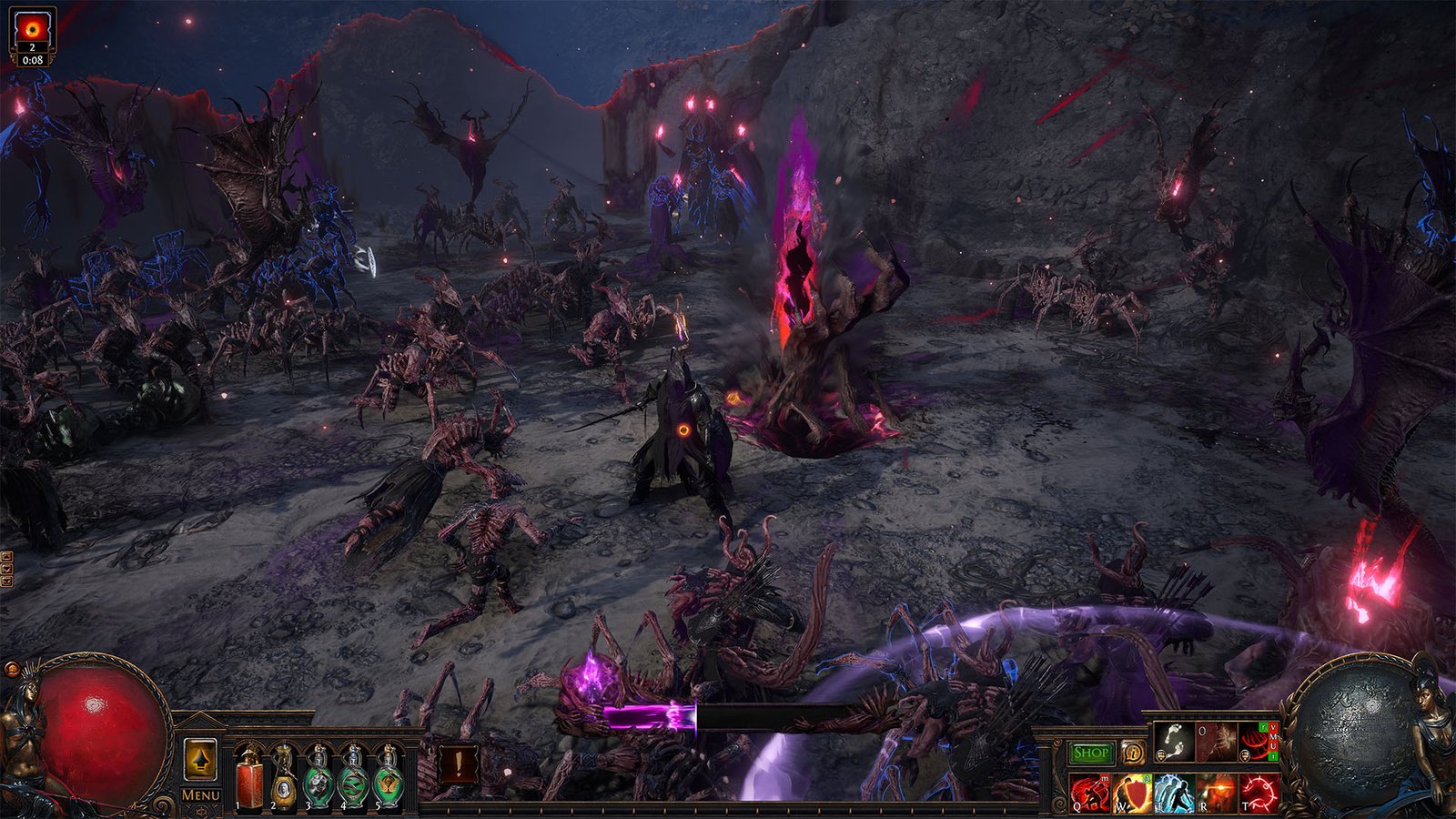This screenshot has height=819, width=1456.
Task: Activate the W golden shield skill icon
Action: point(1132,793)
